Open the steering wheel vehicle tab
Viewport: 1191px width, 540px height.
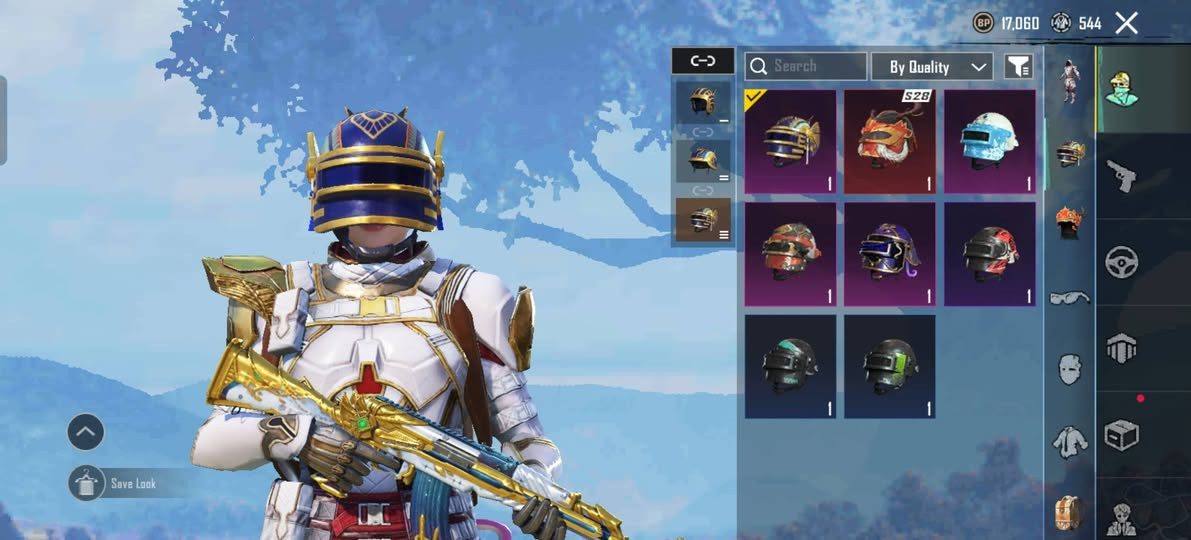1121,262
